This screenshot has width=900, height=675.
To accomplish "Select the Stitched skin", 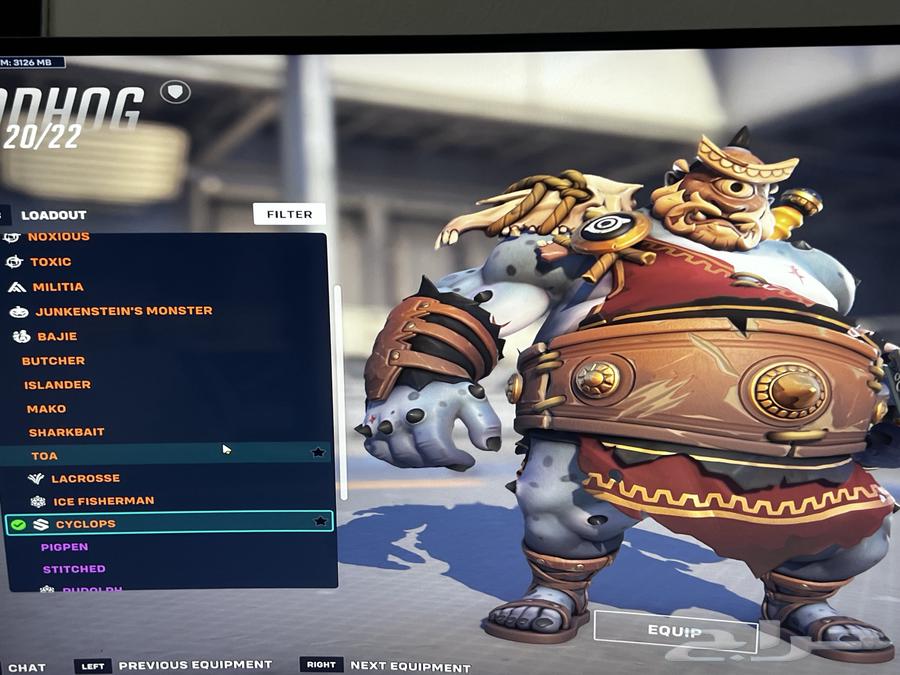I will tap(73, 570).
